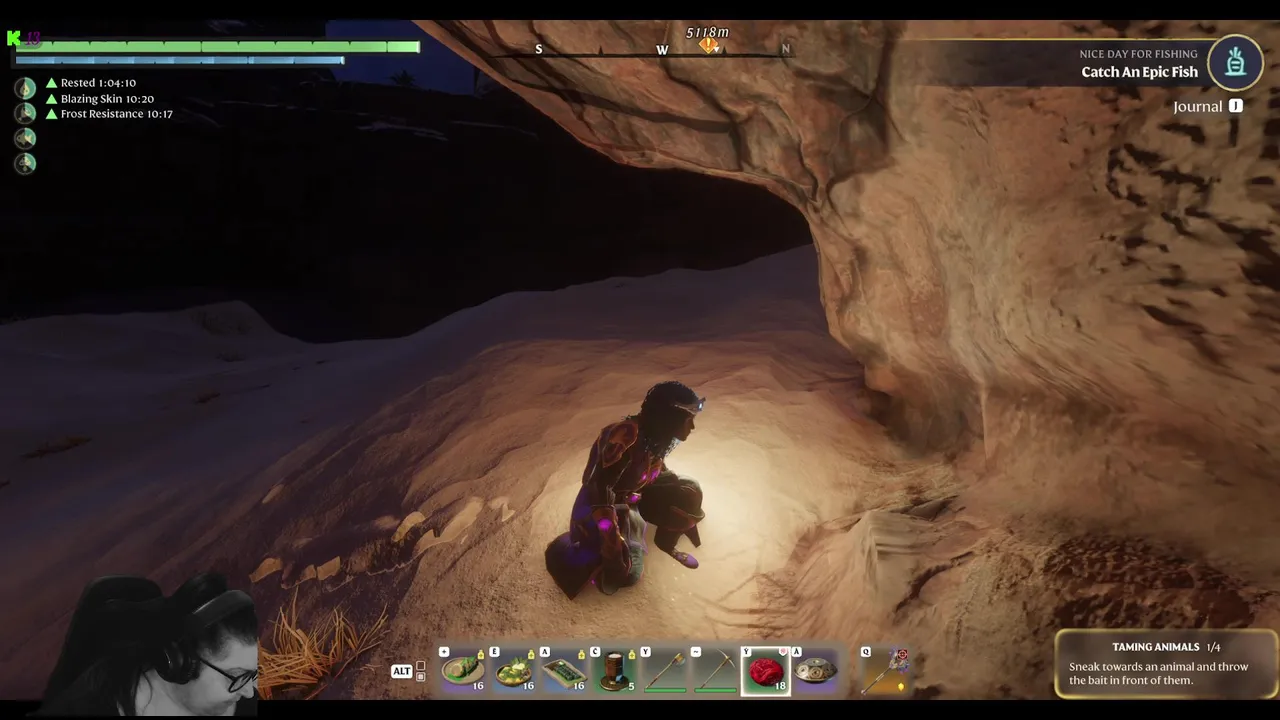Click the compass quest marker

pyautogui.click(x=709, y=46)
